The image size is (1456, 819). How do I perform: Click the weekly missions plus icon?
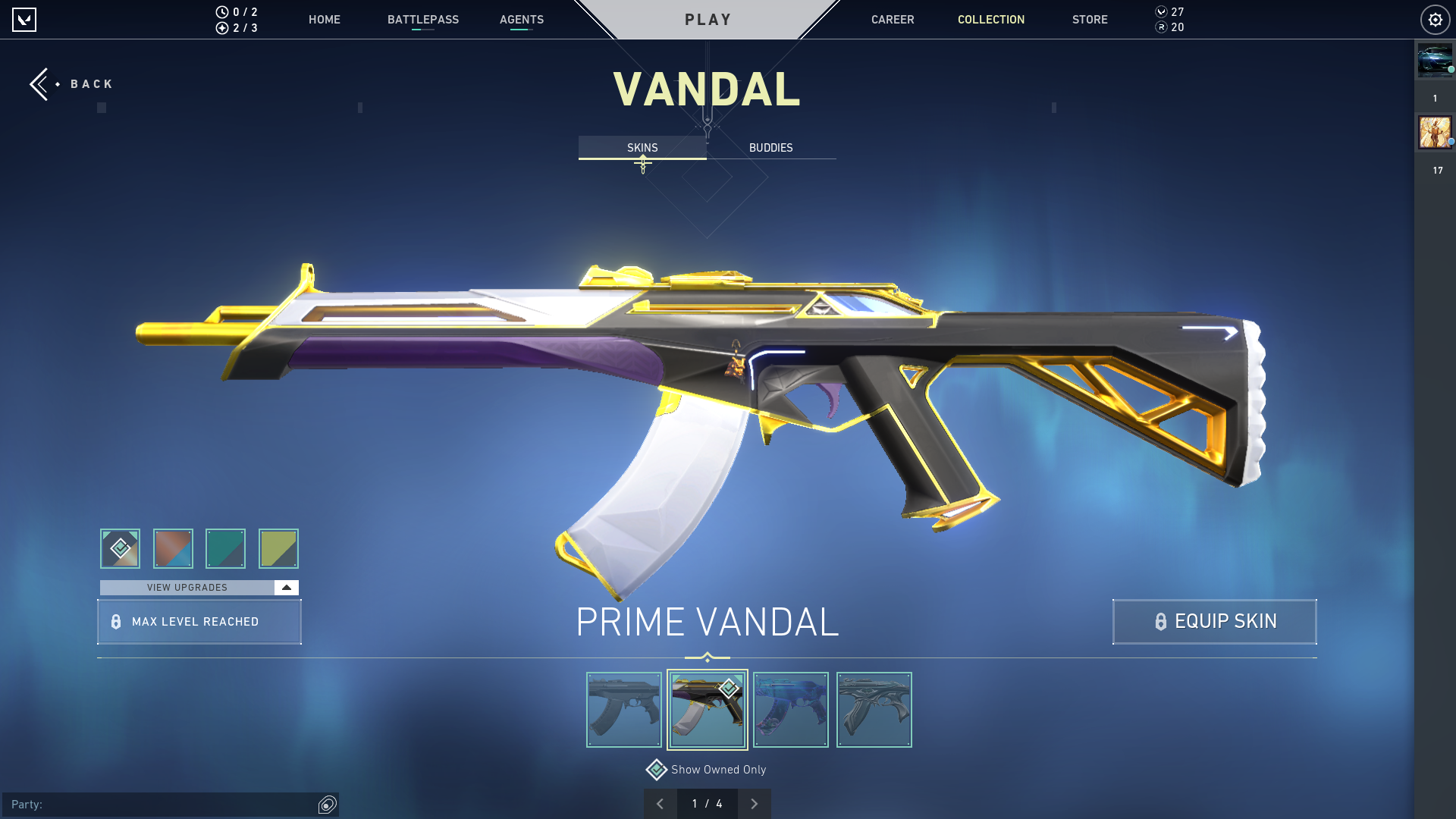pos(221,28)
